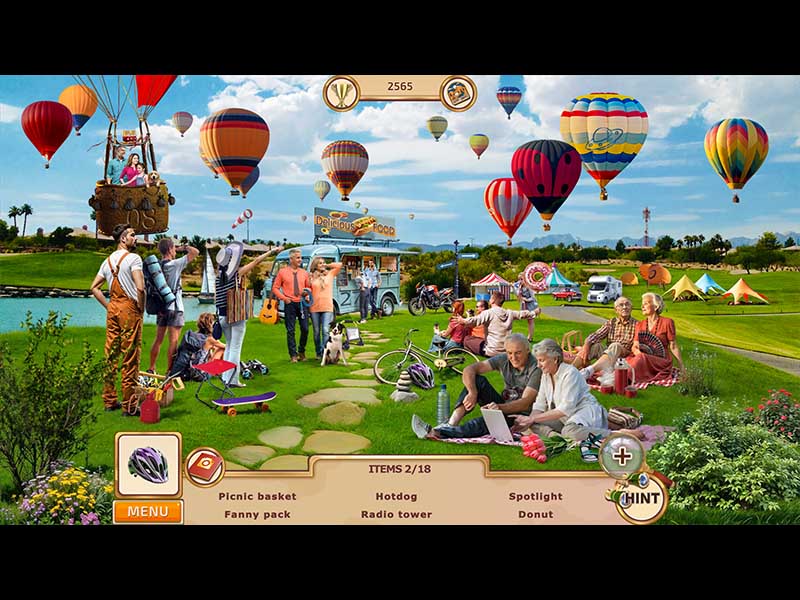Use the HINT button
This screenshot has width=800, height=600.
(640, 498)
